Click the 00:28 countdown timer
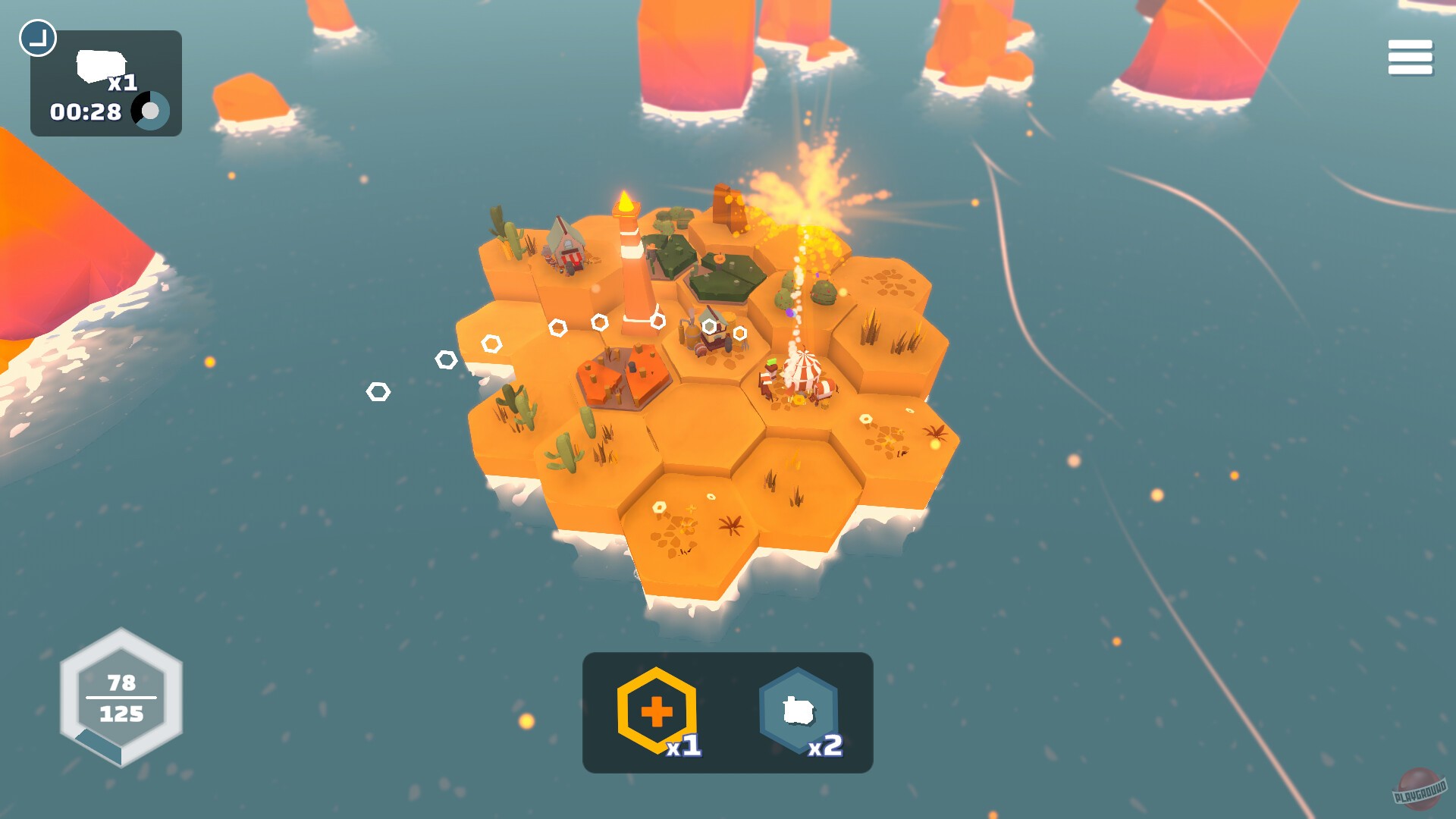 click(x=85, y=112)
